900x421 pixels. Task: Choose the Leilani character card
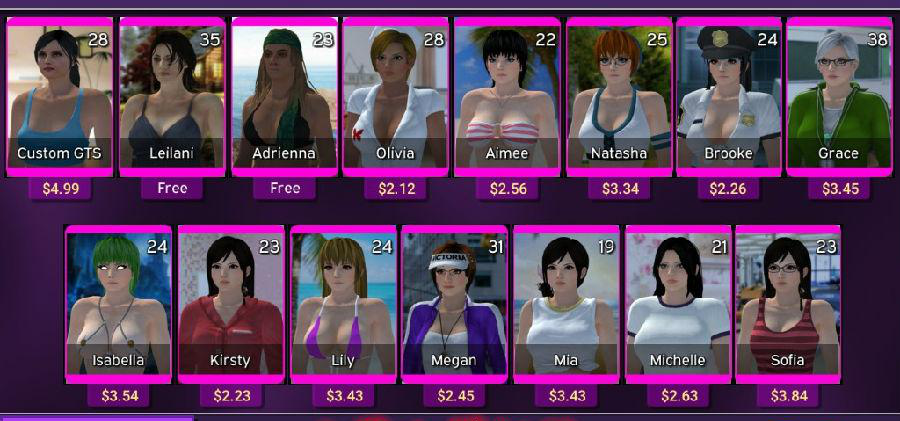click(x=171, y=98)
